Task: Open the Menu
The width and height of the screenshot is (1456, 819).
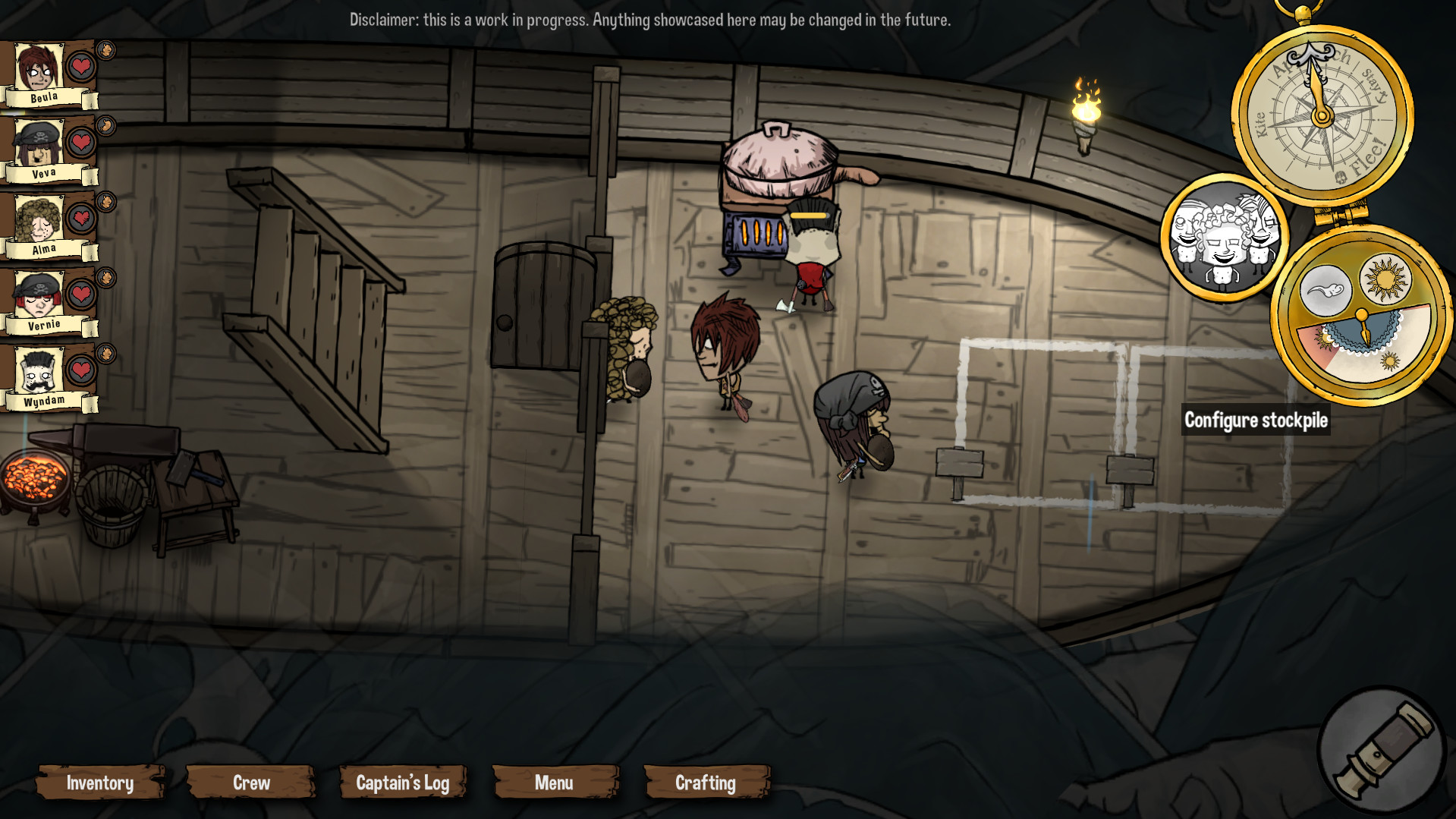Action: coord(555,783)
